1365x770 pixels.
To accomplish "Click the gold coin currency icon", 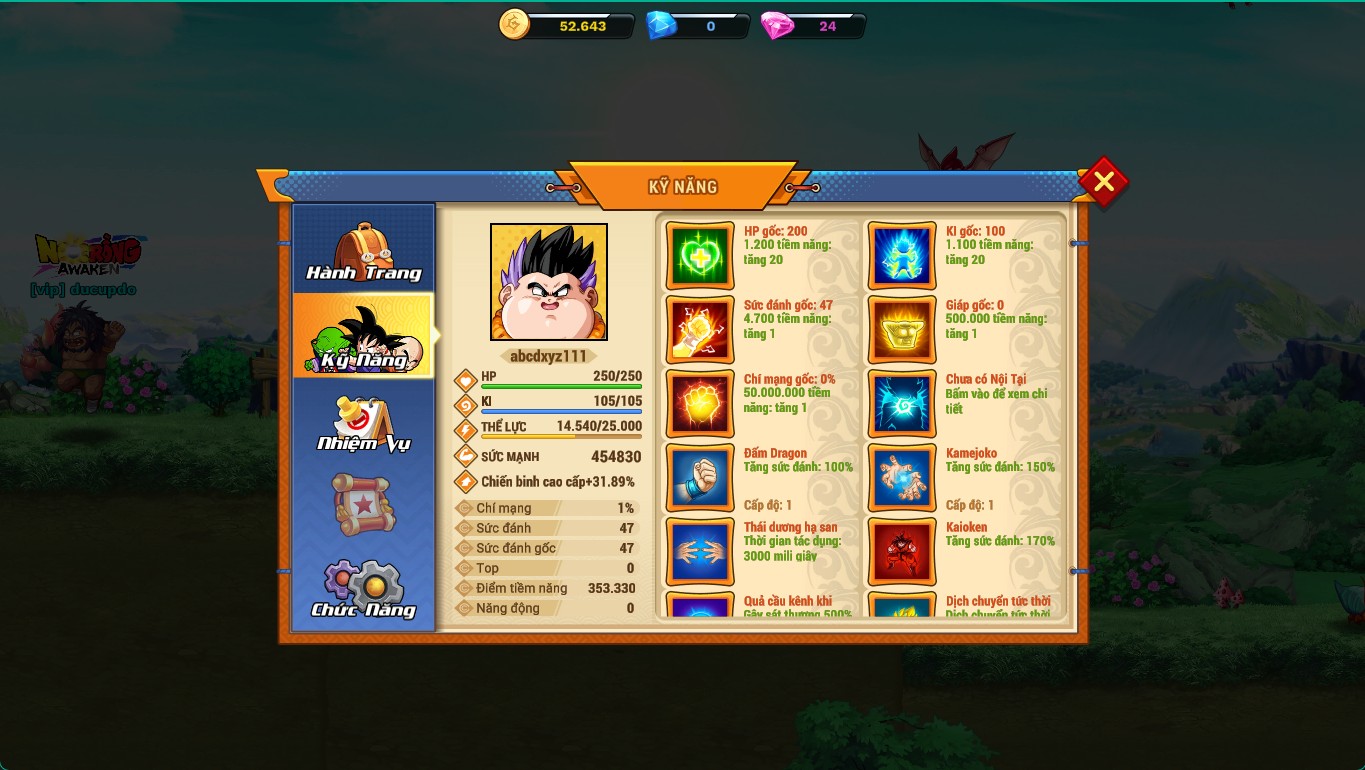I will coord(514,25).
